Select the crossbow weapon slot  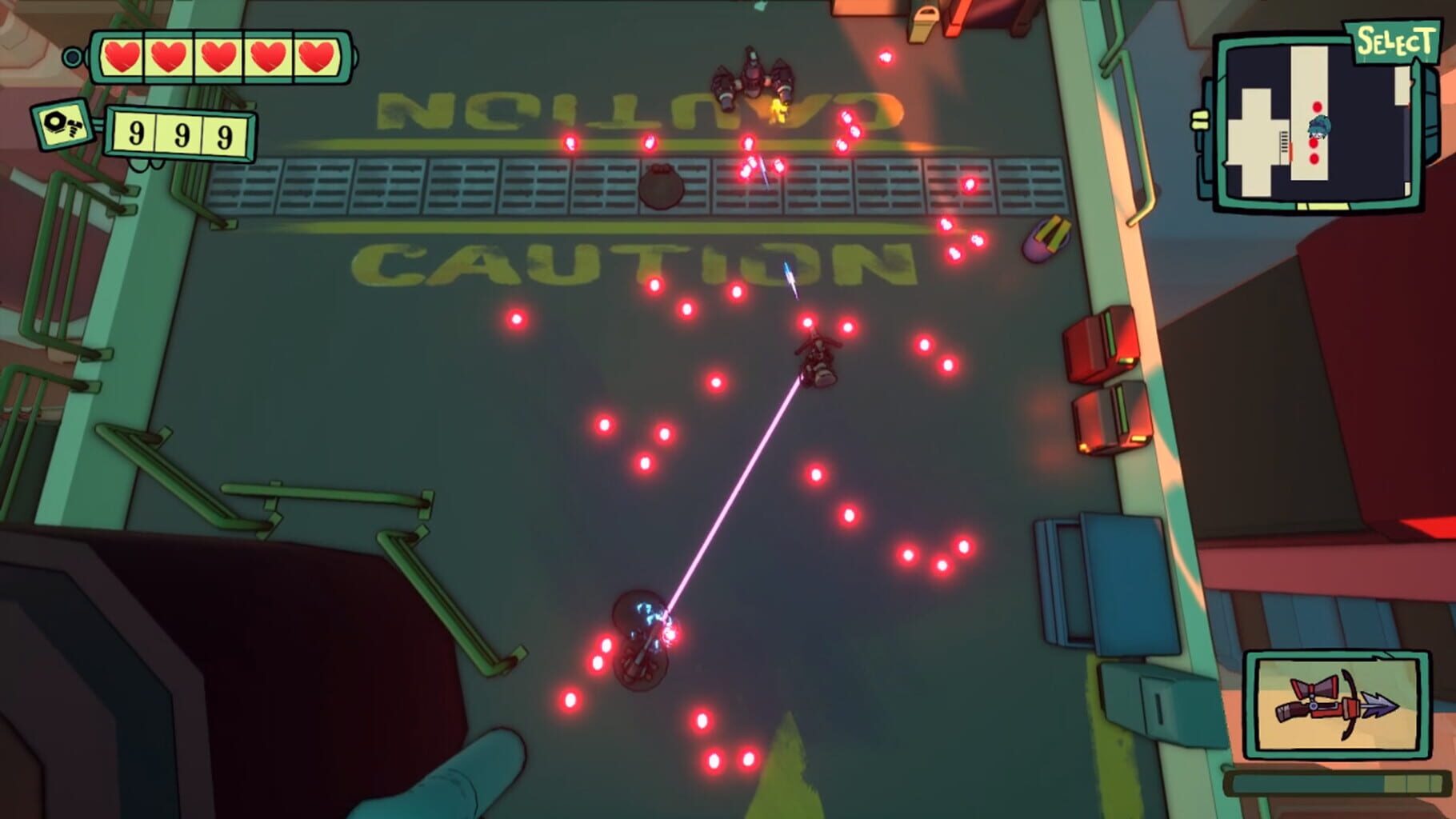coord(1336,705)
